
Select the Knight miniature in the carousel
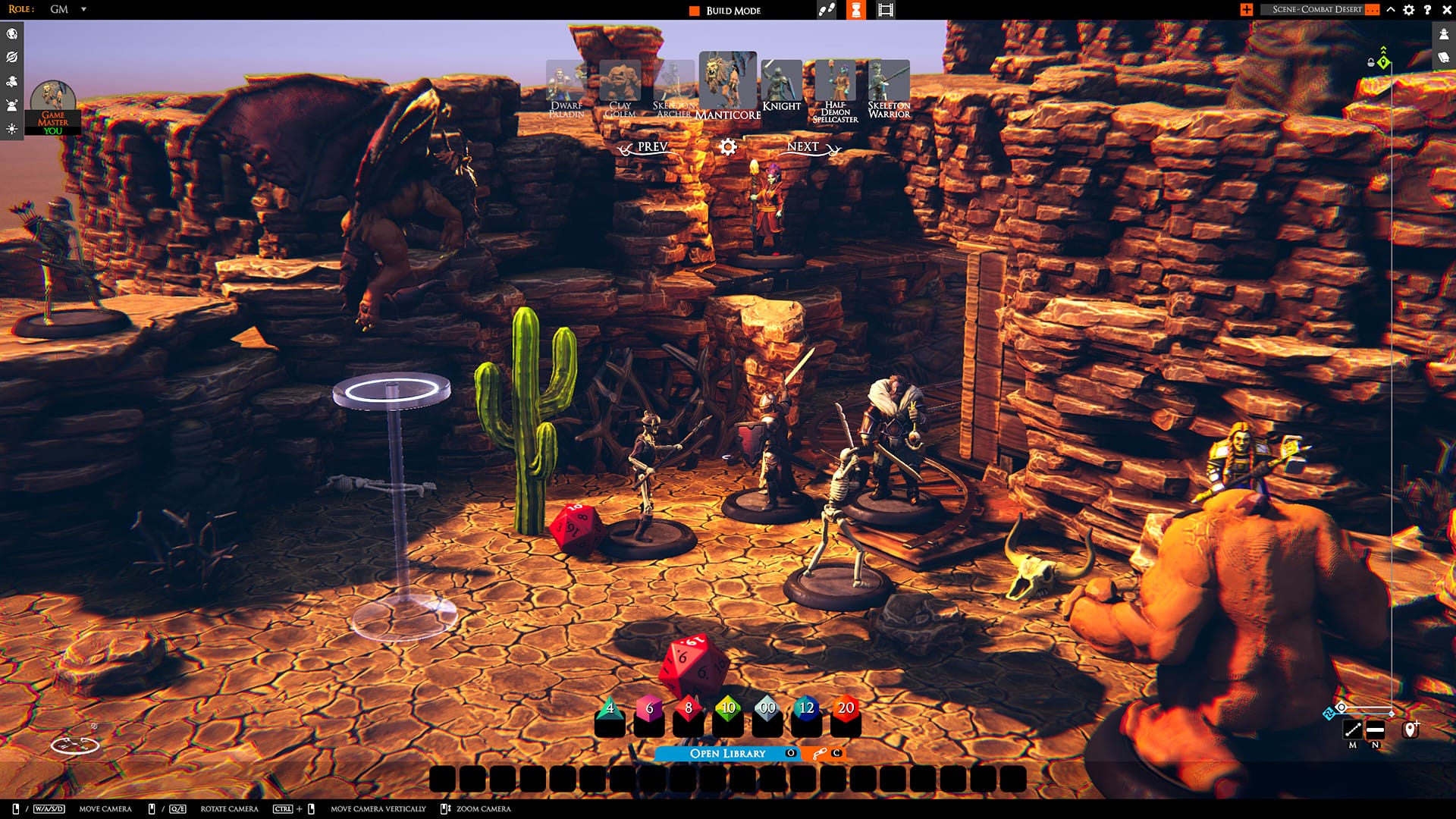tap(782, 80)
